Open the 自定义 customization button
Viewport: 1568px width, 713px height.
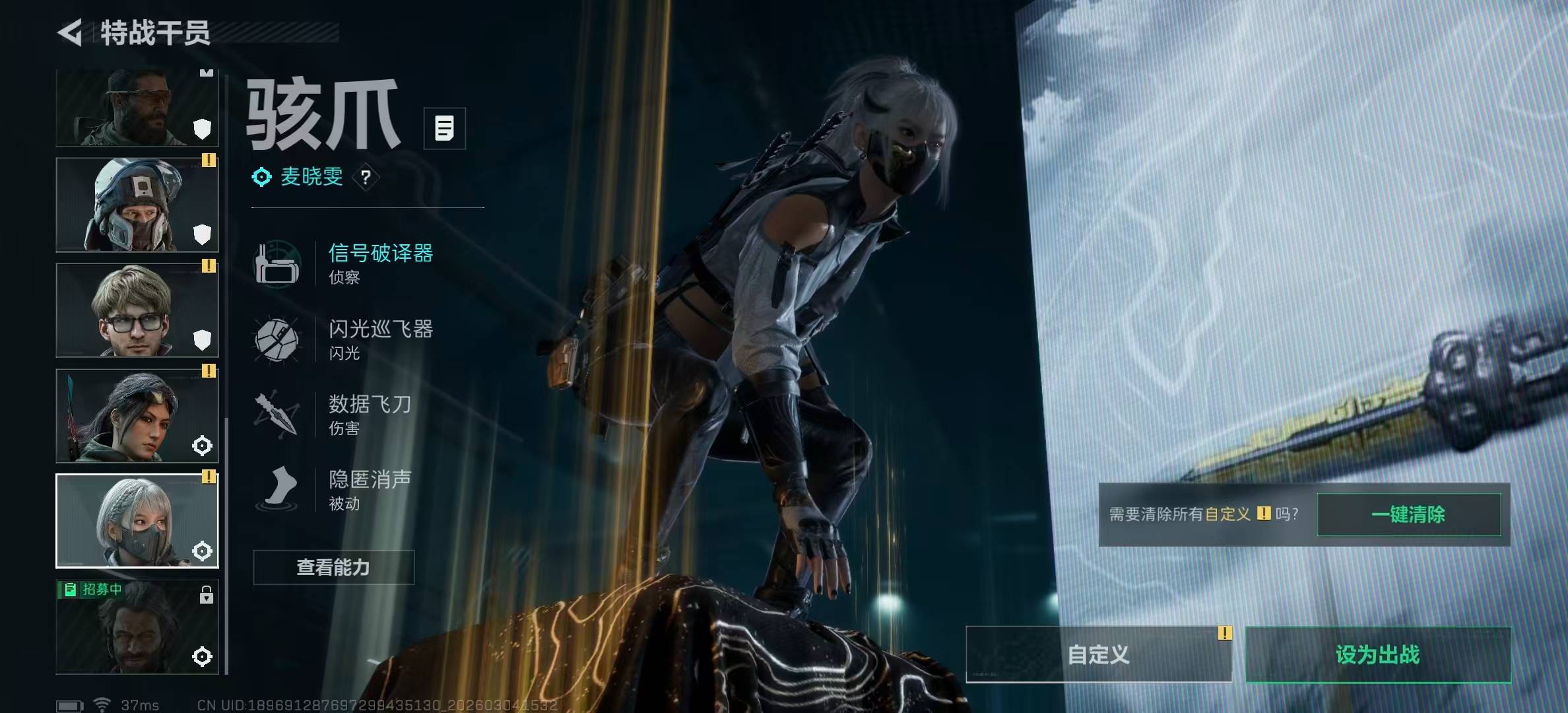[x=1098, y=654]
